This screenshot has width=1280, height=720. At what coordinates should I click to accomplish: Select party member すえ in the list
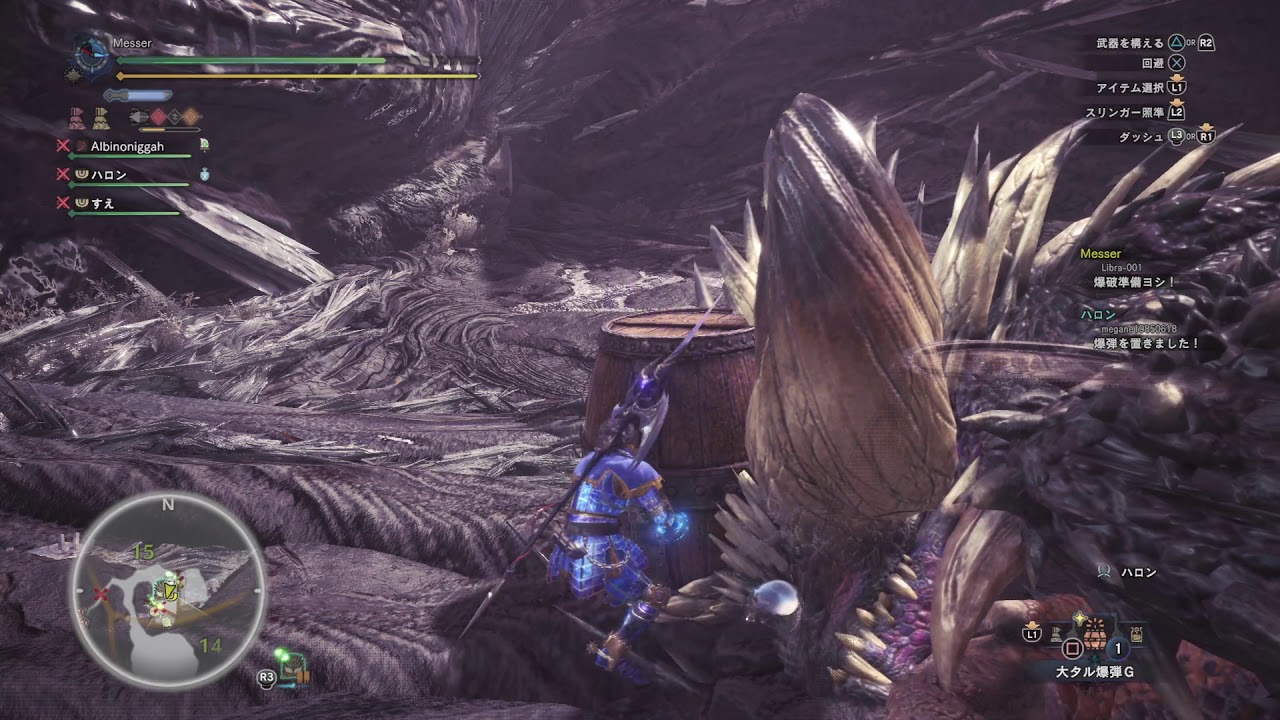coord(102,204)
